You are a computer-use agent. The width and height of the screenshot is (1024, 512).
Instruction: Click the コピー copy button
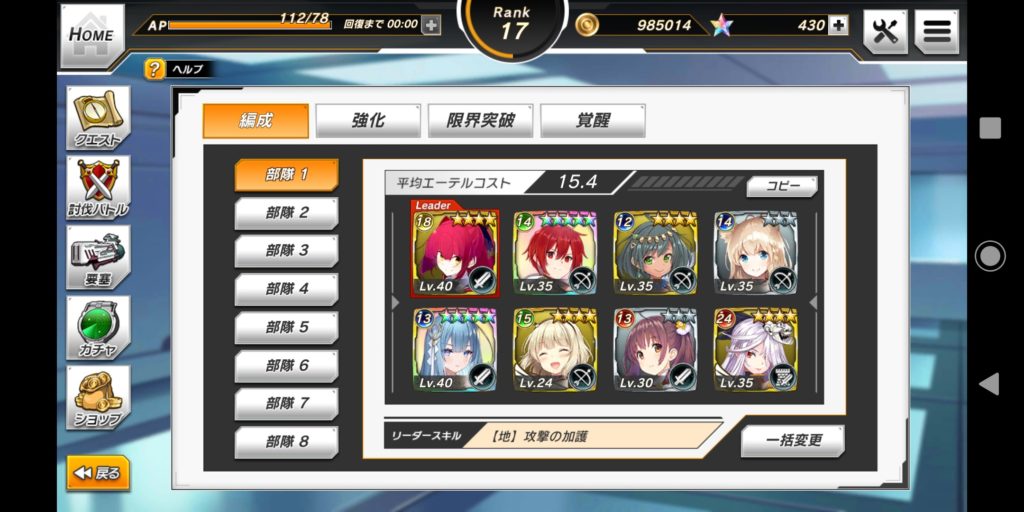point(782,186)
